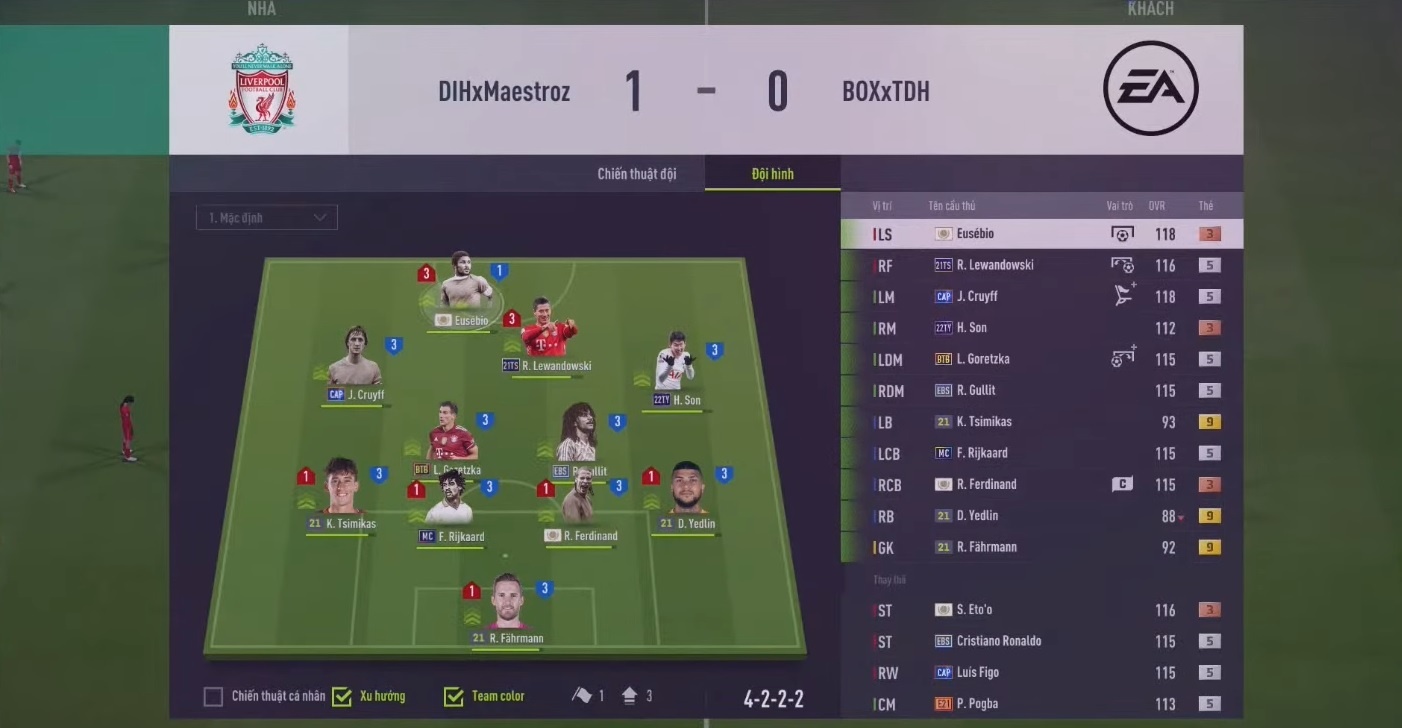Pick substitute Cristiano Ronaldo's row
The image size is (1402, 728).
click(1040, 641)
